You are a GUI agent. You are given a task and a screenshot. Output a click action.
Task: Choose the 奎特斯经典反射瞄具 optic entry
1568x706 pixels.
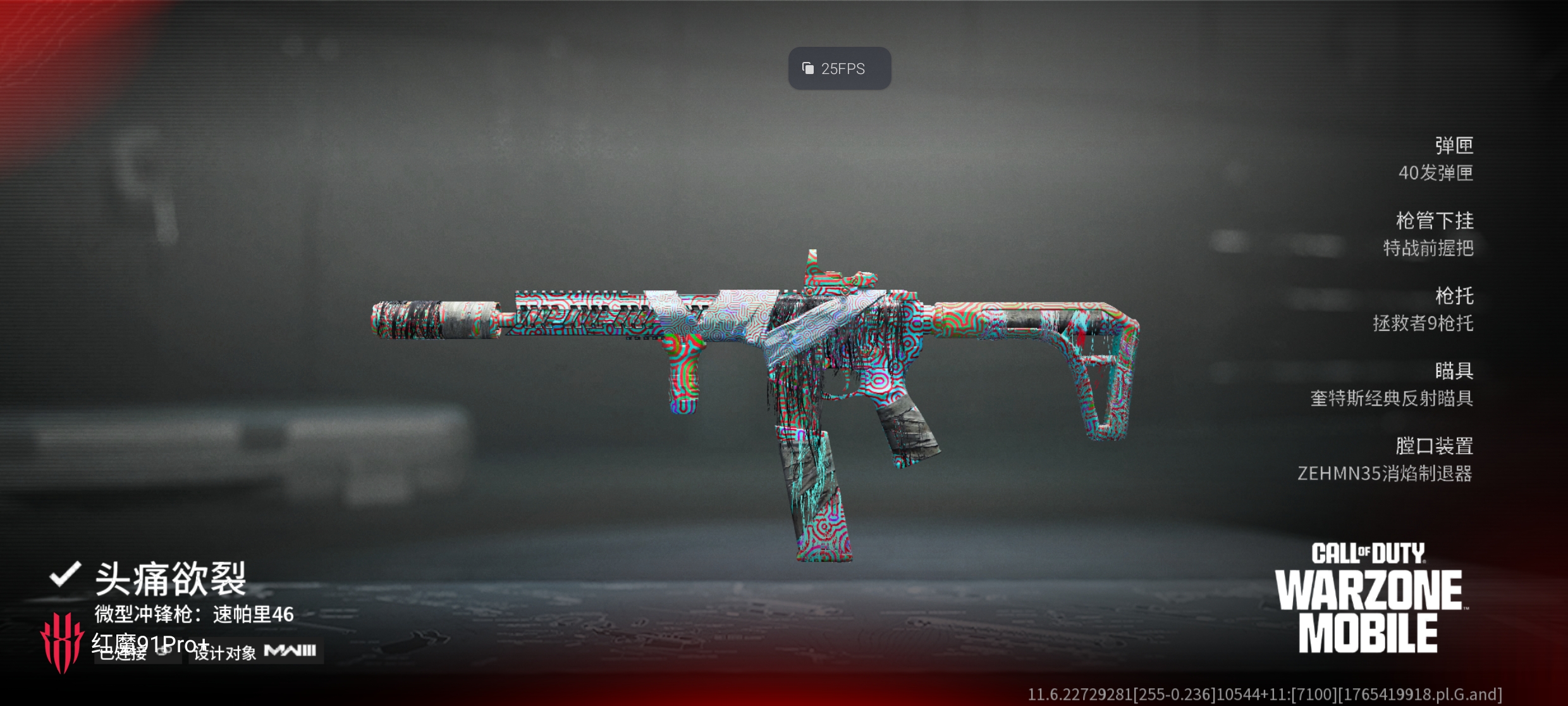pos(1391,398)
